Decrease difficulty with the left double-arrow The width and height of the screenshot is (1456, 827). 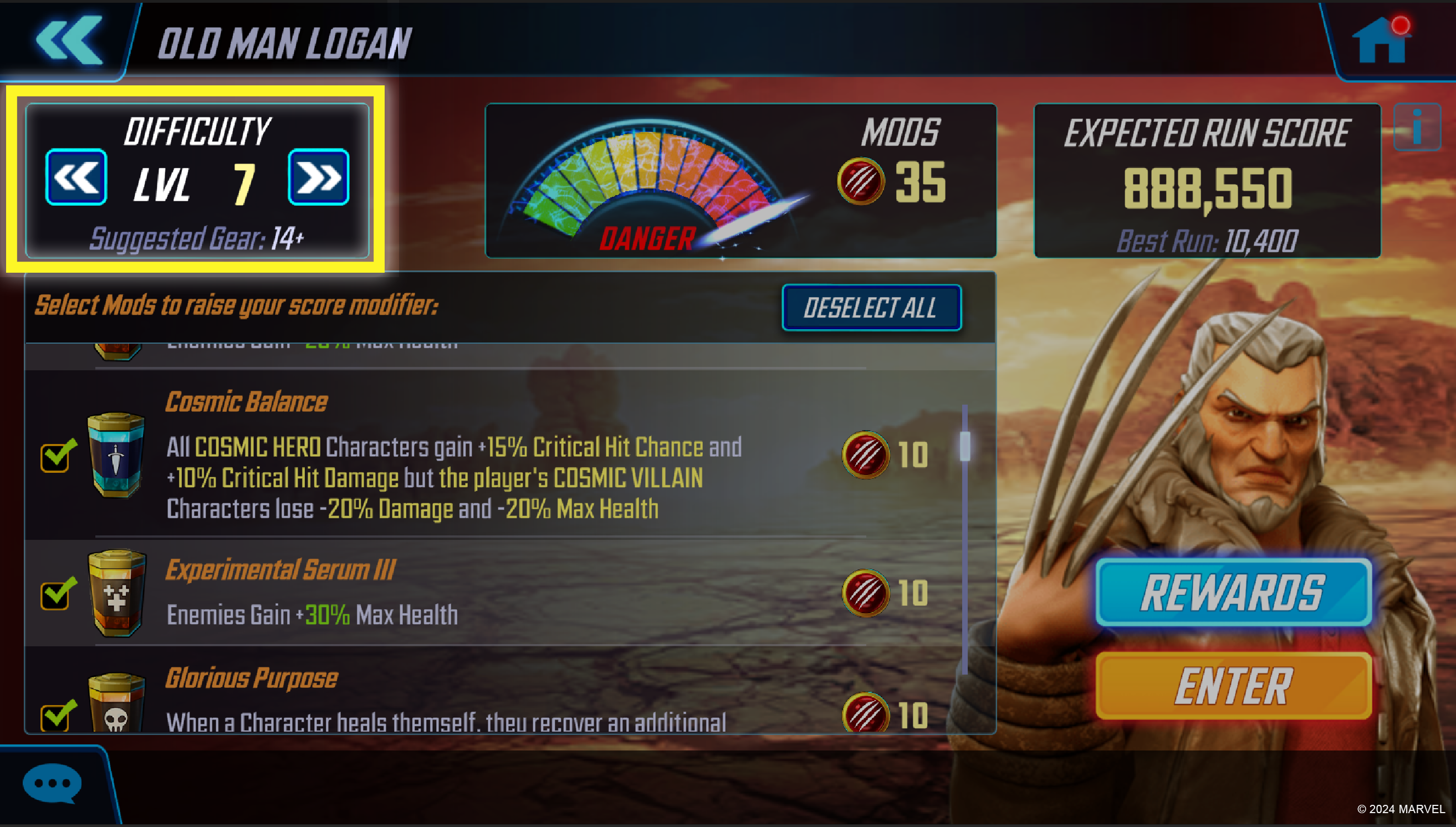(x=75, y=177)
